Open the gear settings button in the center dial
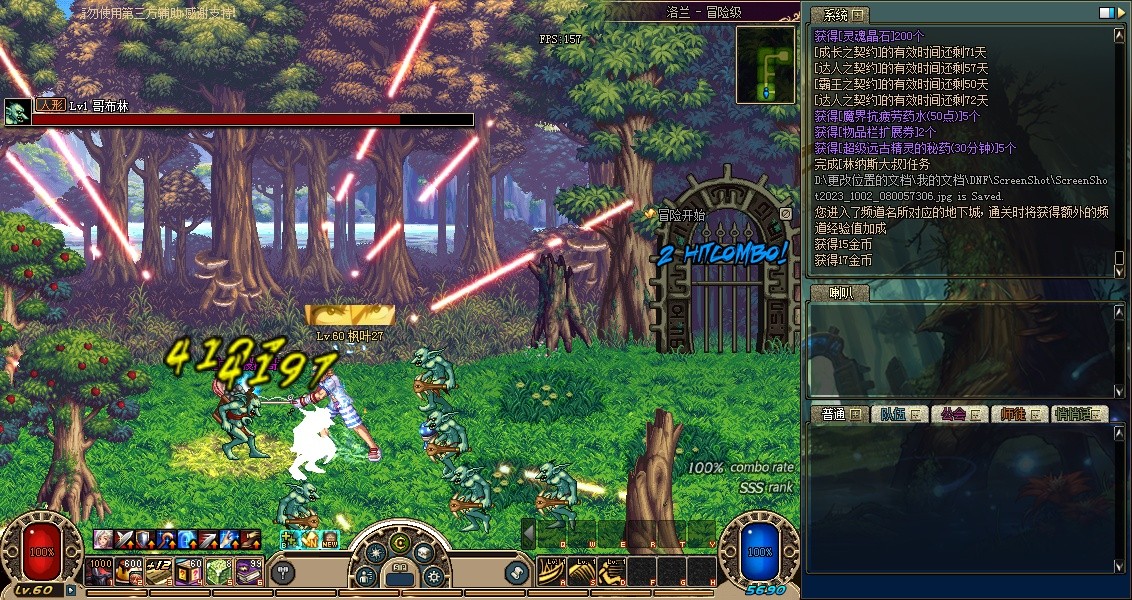The image size is (1132, 600). click(x=434, y=576)
